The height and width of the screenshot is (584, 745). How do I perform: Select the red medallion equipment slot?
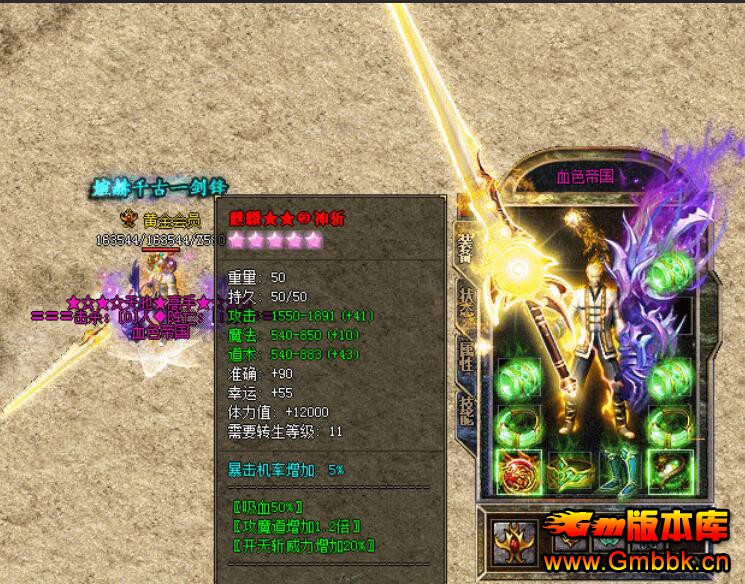(x=519, y=472)
